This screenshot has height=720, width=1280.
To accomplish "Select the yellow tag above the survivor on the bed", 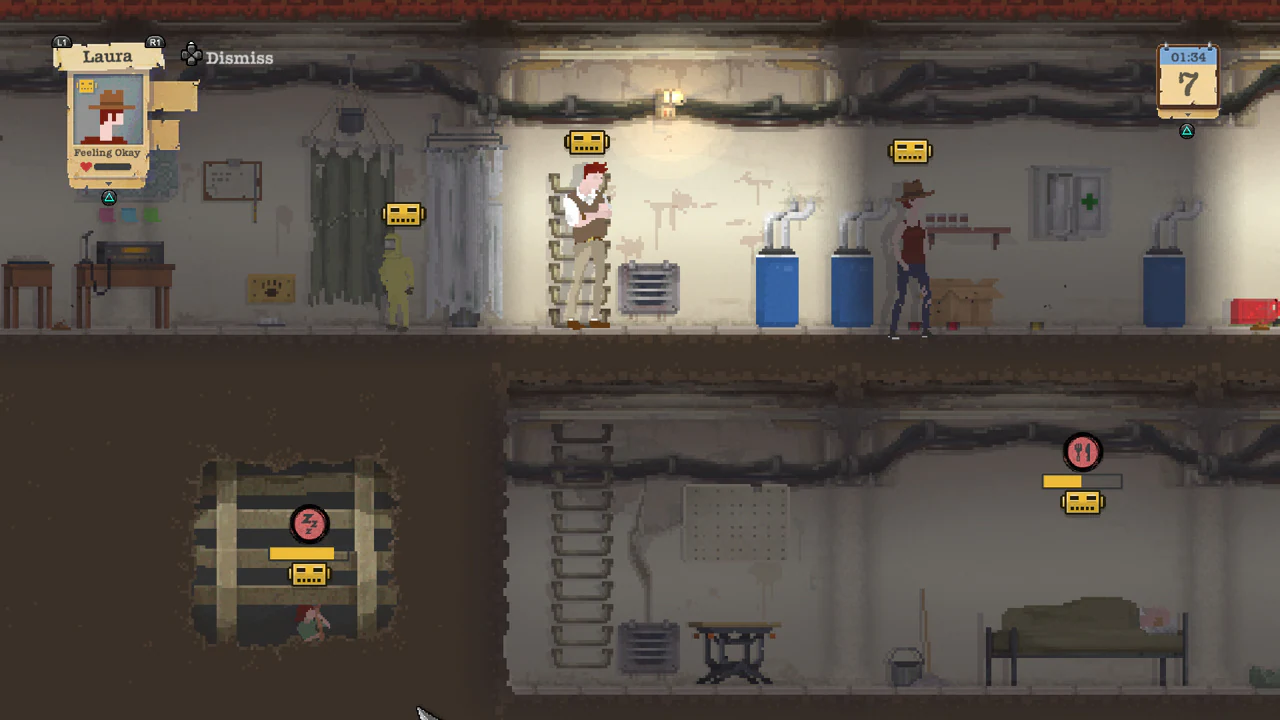I will [x=1083, y=504].
